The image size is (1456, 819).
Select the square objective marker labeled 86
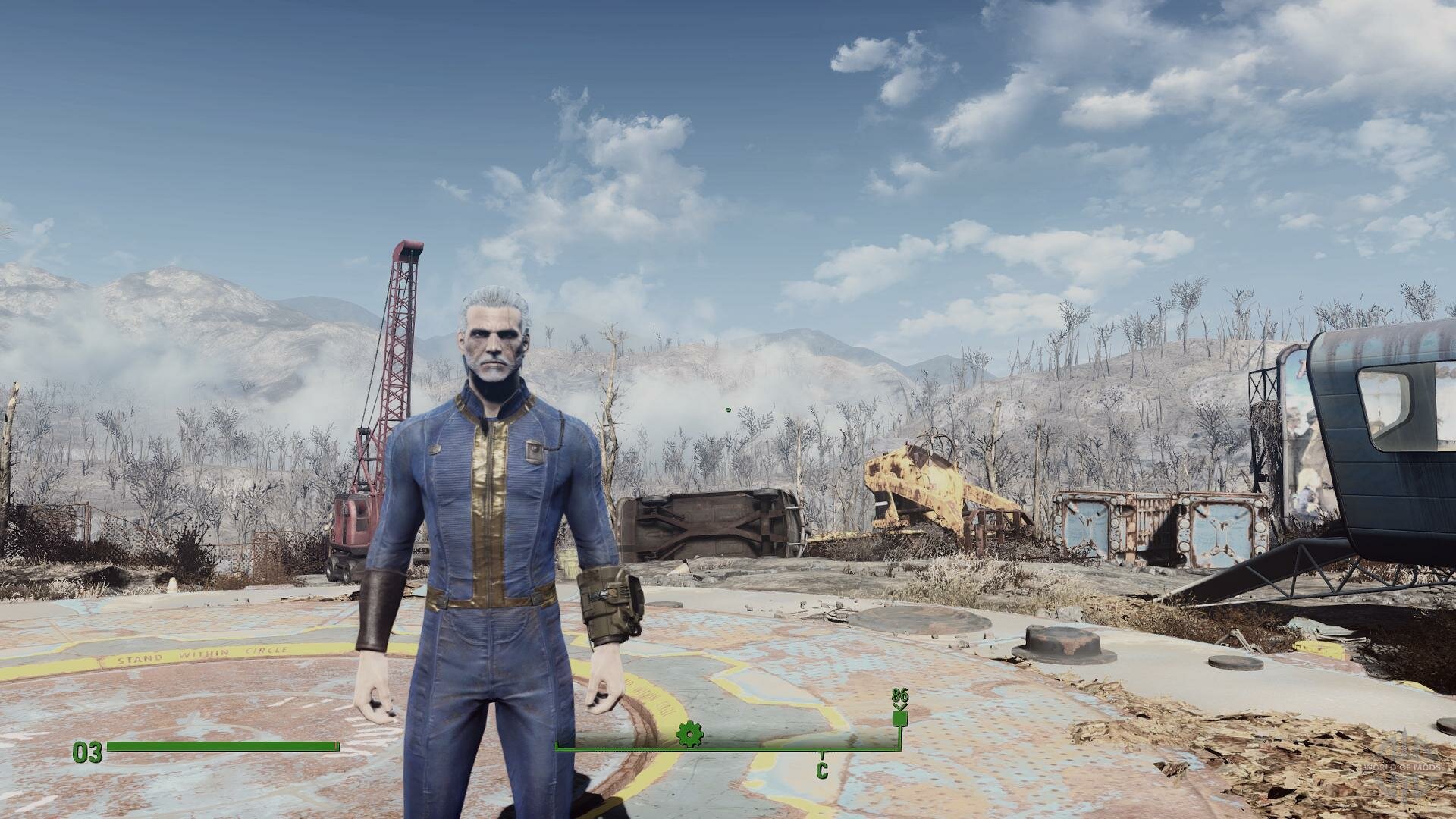tap(899, 717)
